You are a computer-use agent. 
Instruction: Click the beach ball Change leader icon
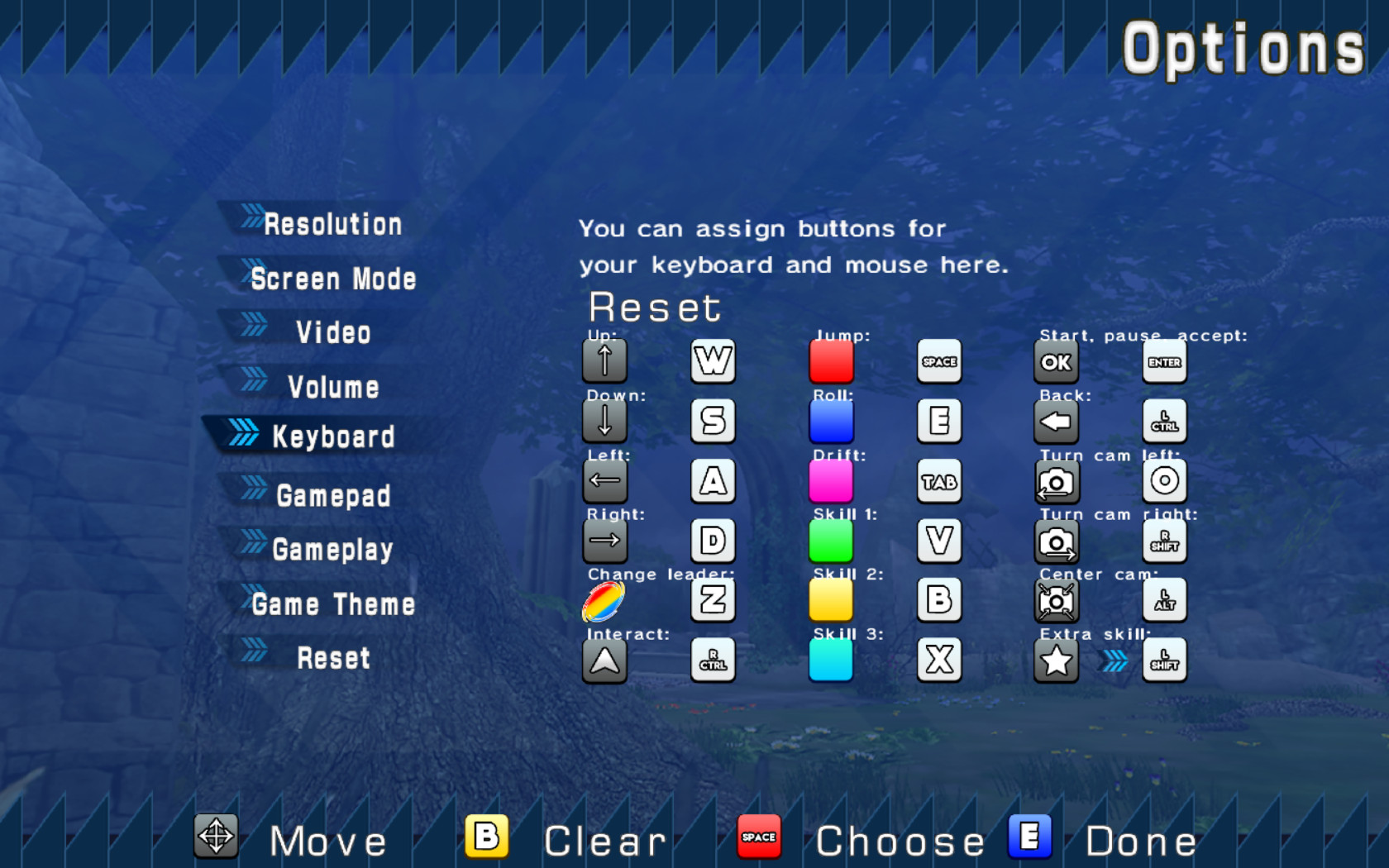(x=604, y=600)
